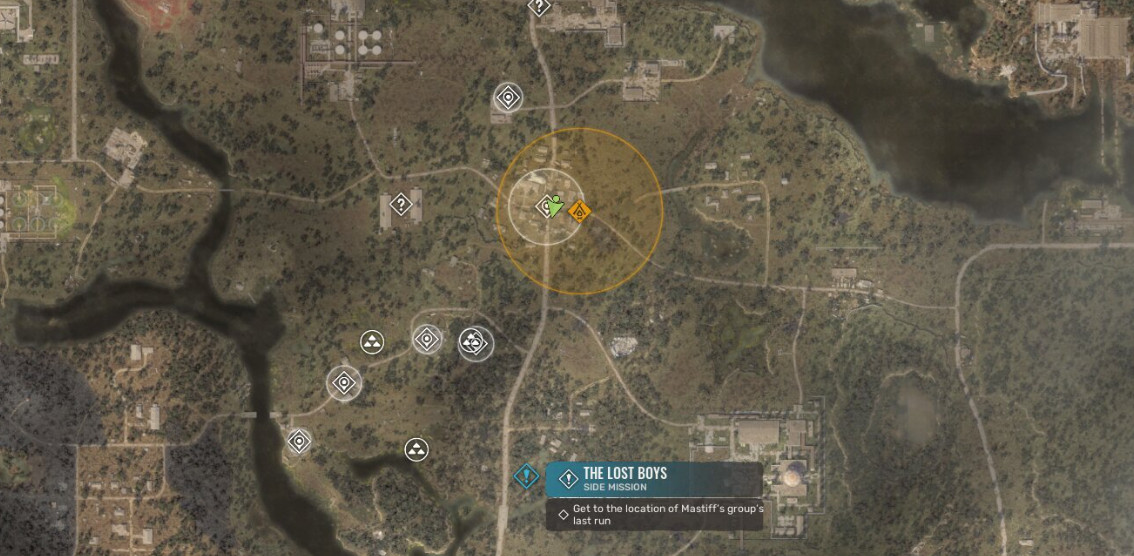The width and height of the screenshot is (1134, 556).
Task: Choose the question mark marker between two buildings
Action: pos(401,205)
